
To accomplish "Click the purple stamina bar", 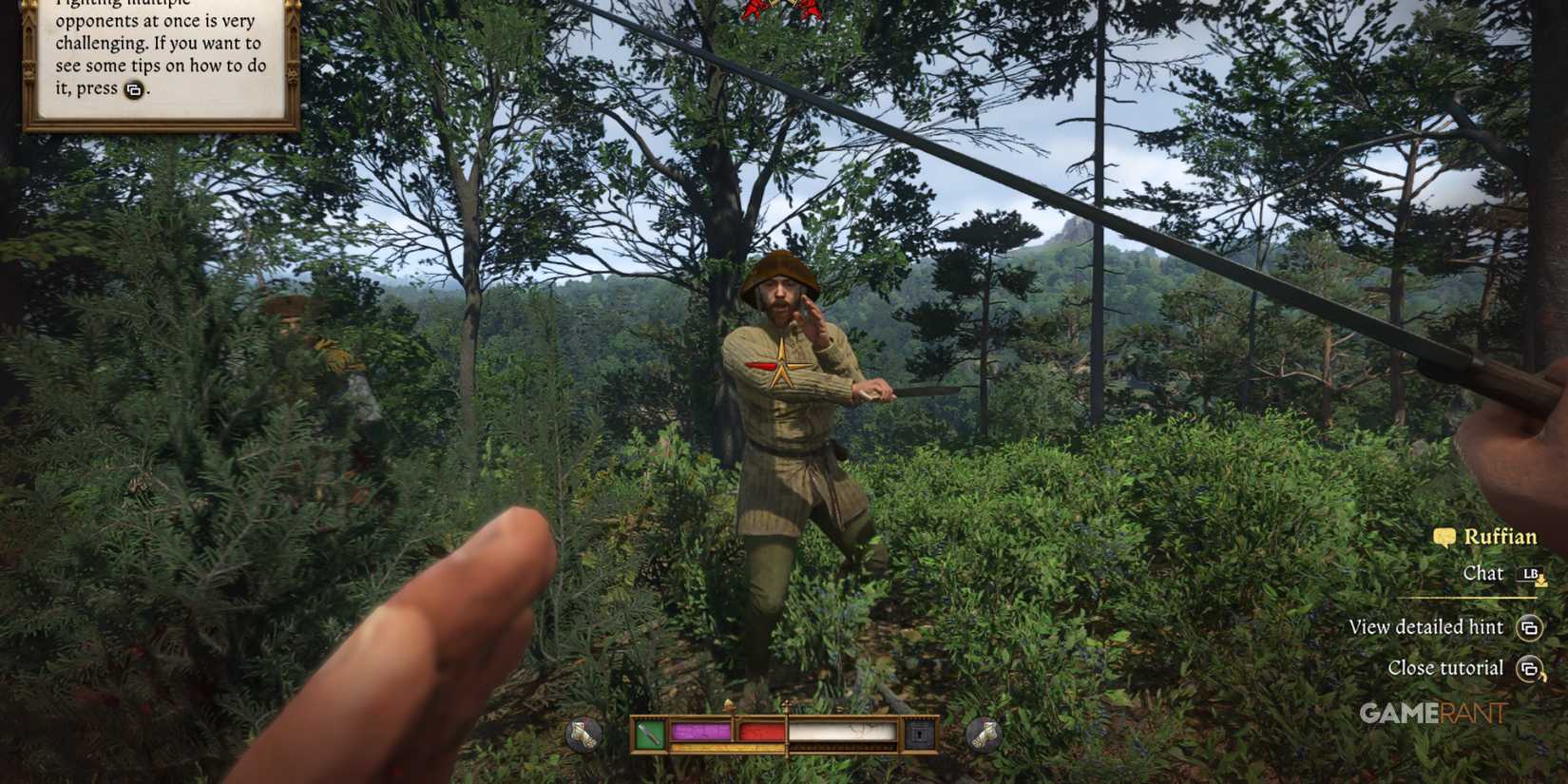I will (701, 731).
